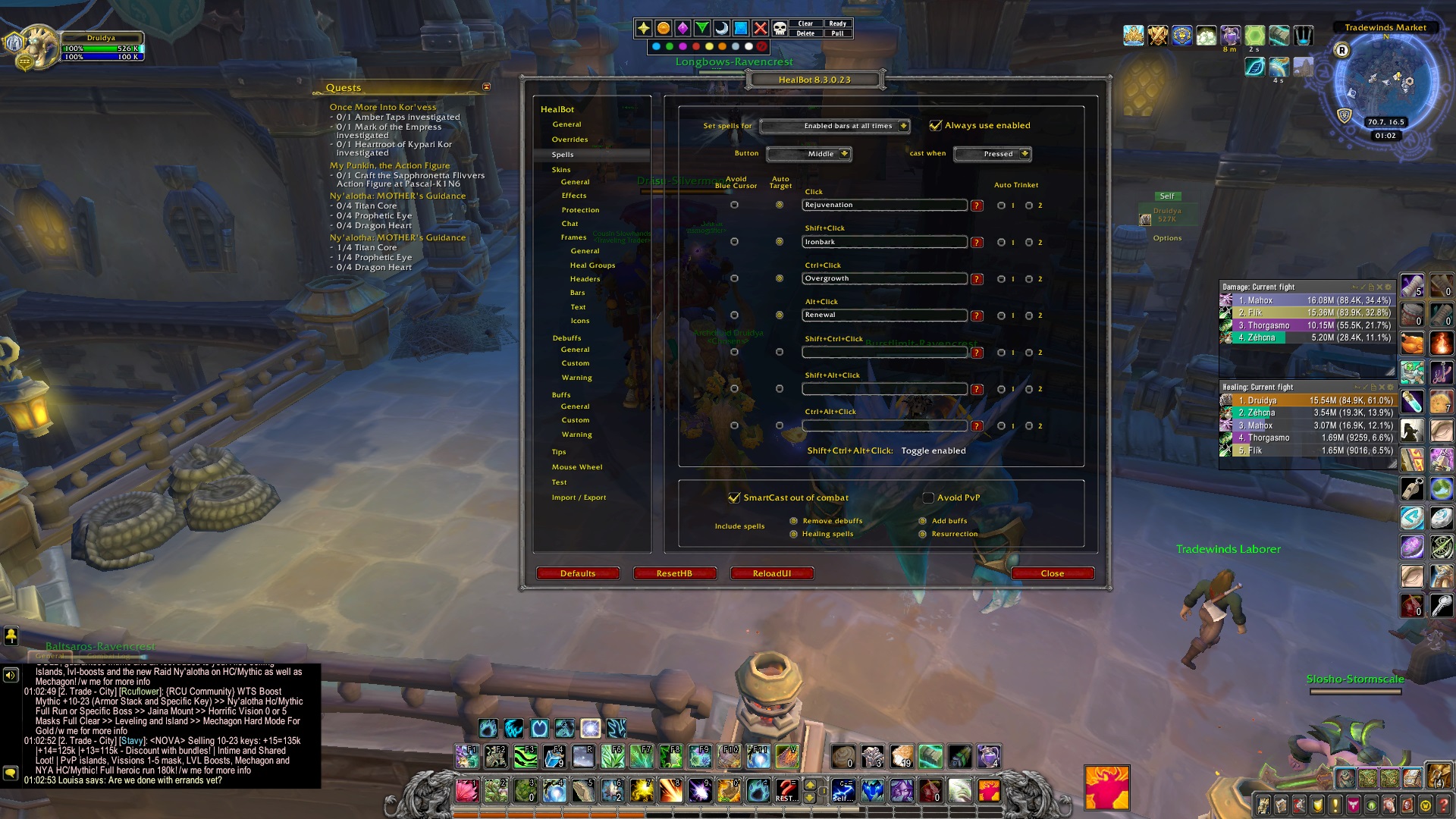This screenshot has height=819, width=1456.
Task: Select the moon raid target marker
Action: [x=721, y=29]
